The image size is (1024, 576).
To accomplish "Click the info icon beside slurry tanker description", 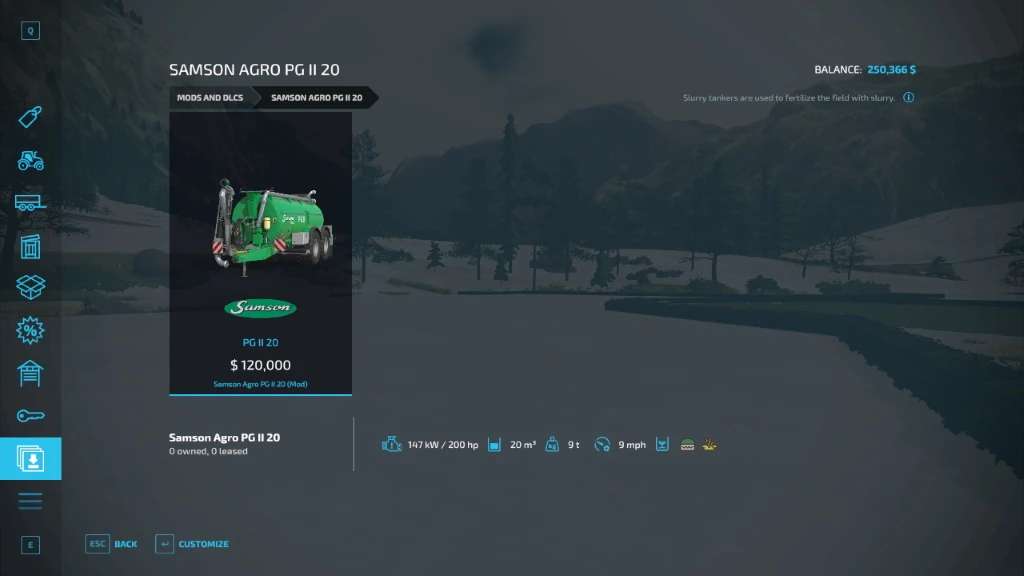I will [x=909, y=98].
